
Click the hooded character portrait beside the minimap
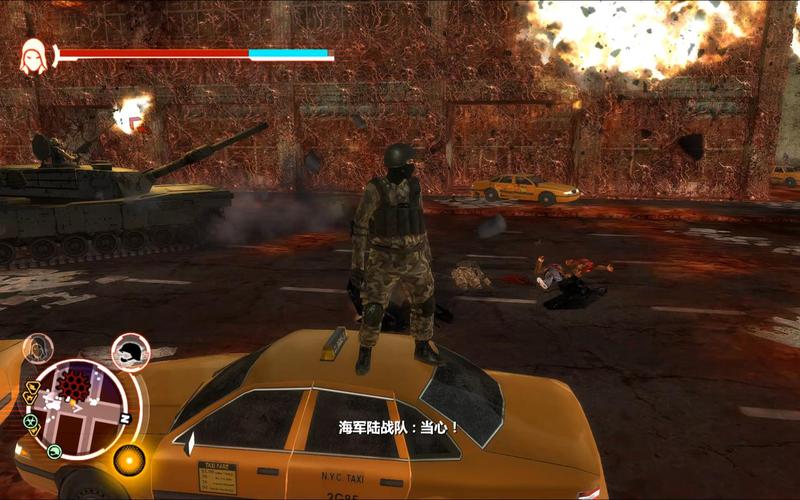click(x=38, y=348)
